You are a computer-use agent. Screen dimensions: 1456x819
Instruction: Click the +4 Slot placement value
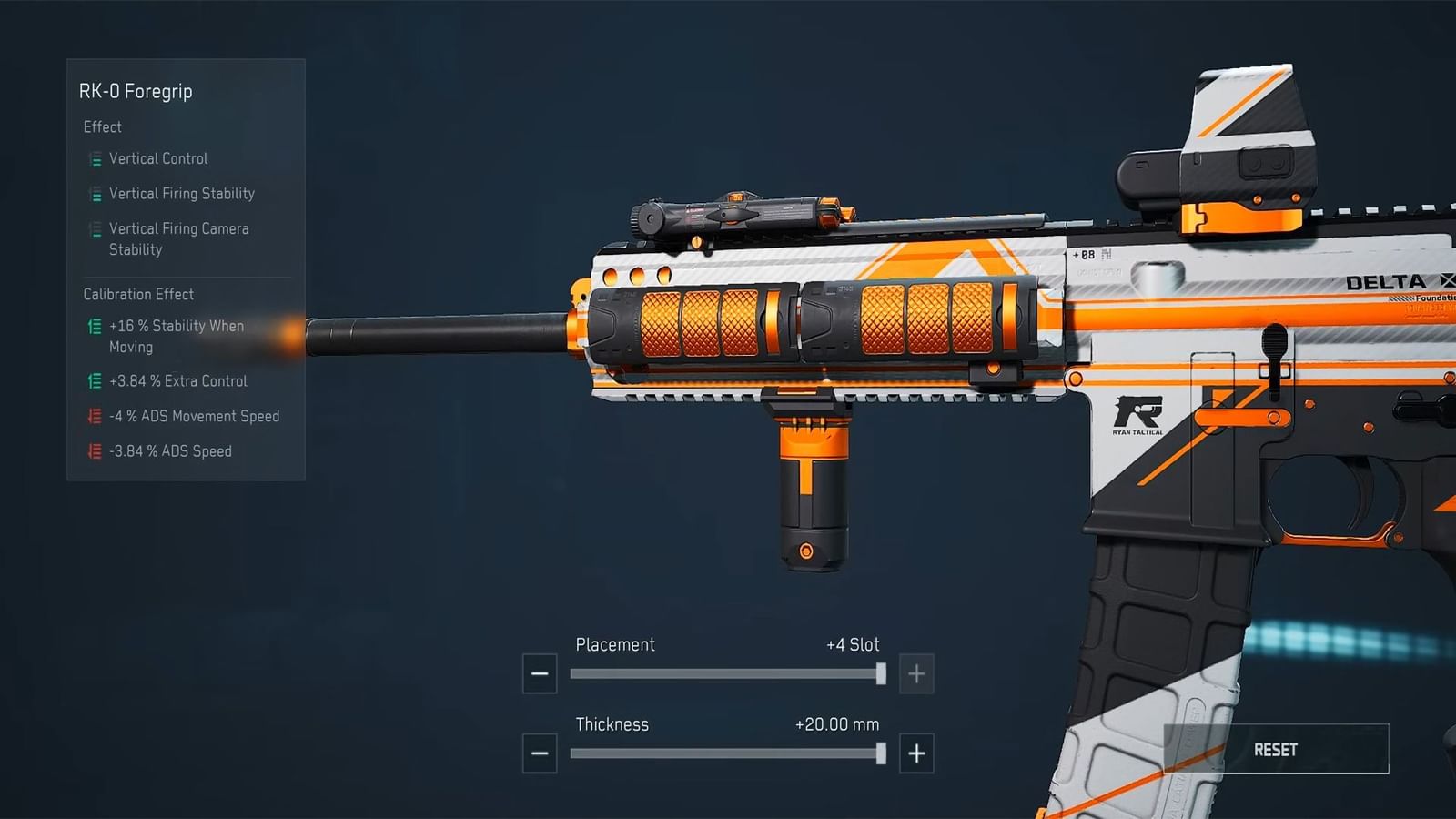(853, 644)
